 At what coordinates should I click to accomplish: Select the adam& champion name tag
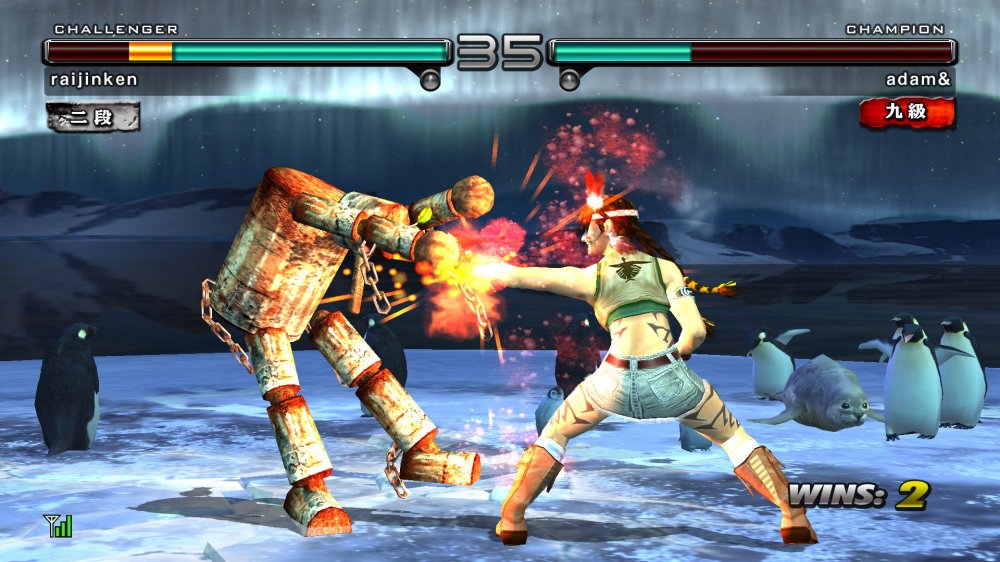pos(919,80)
